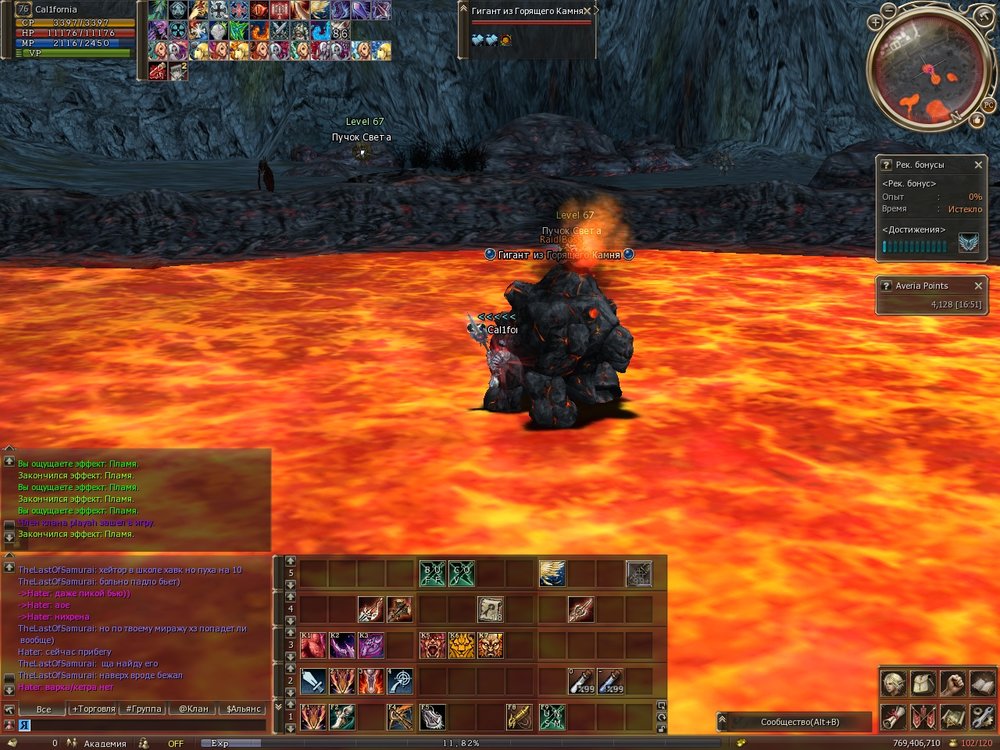Viewport: 1000px width, 750px height.
Task: Zoom in the minimap with plus button
Action: (876, 20)
